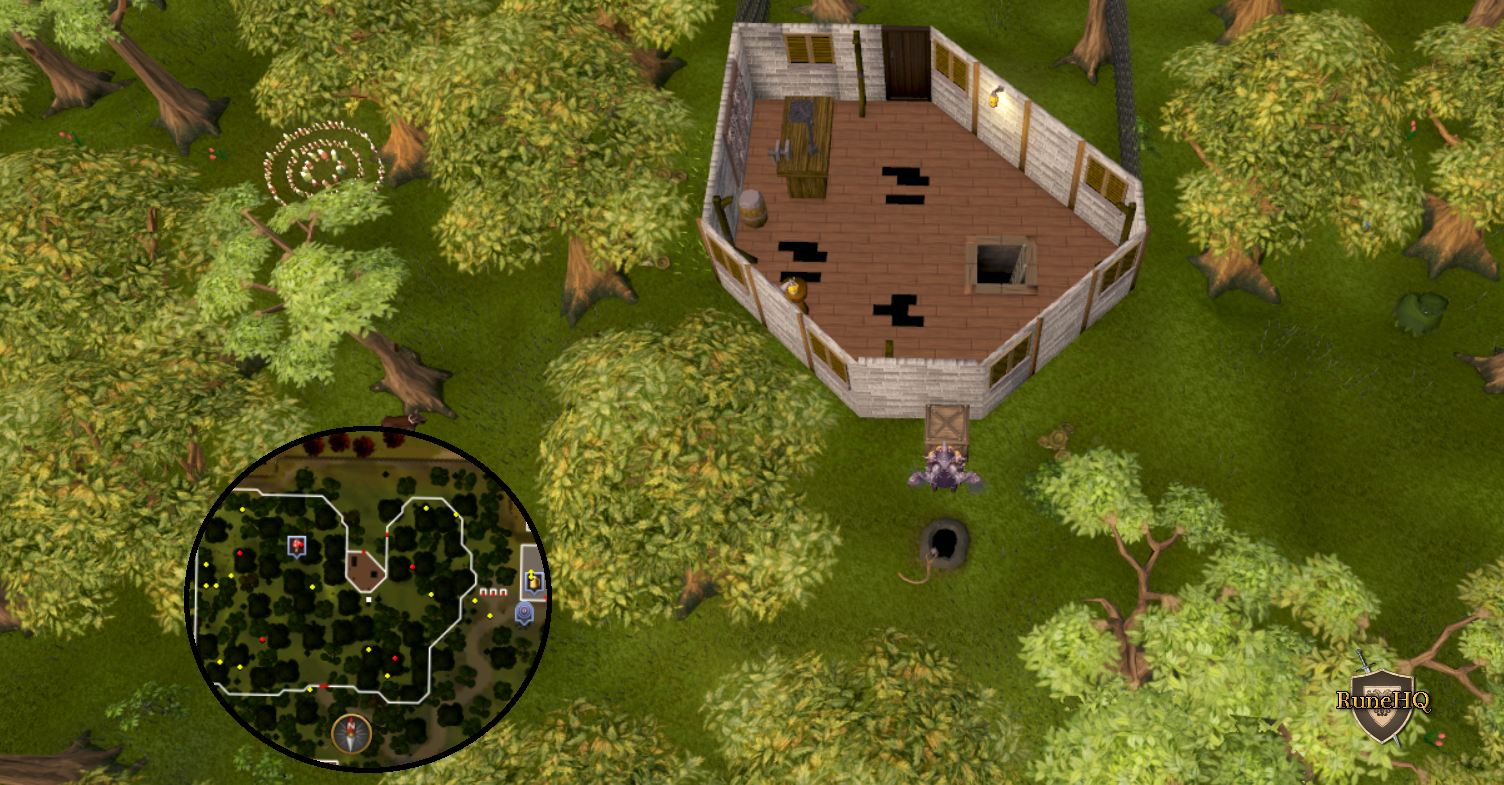Click the white player marker square on the minimap
1504x785 pixels.
[368, 600]
